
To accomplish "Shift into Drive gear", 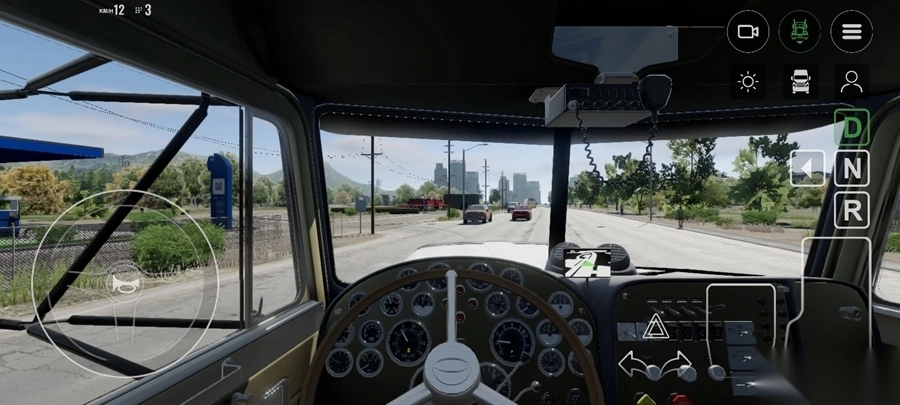I will pyautogui.click(x=852, y=128).
